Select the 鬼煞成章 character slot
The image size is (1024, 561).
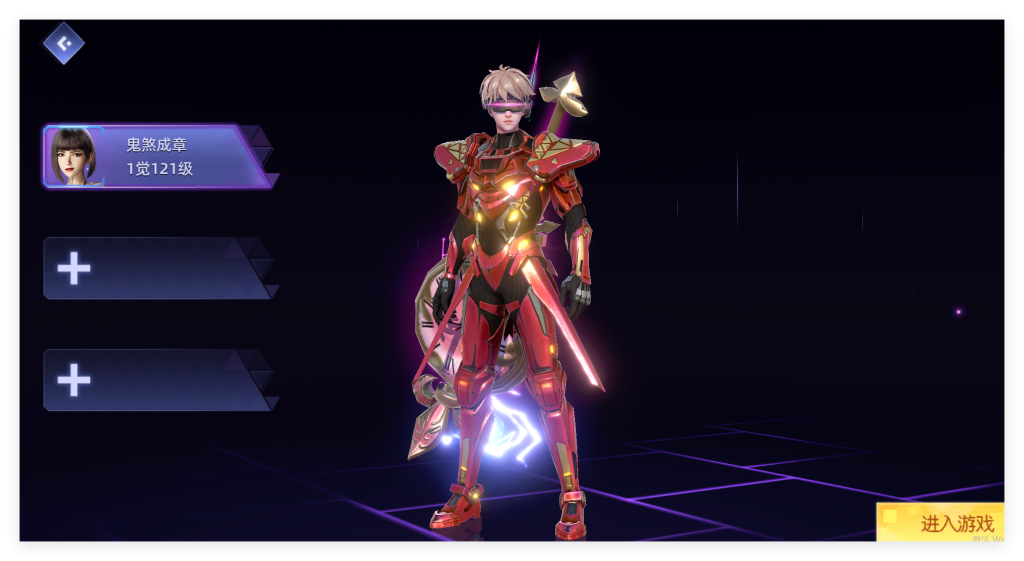(x=155, y=157)
